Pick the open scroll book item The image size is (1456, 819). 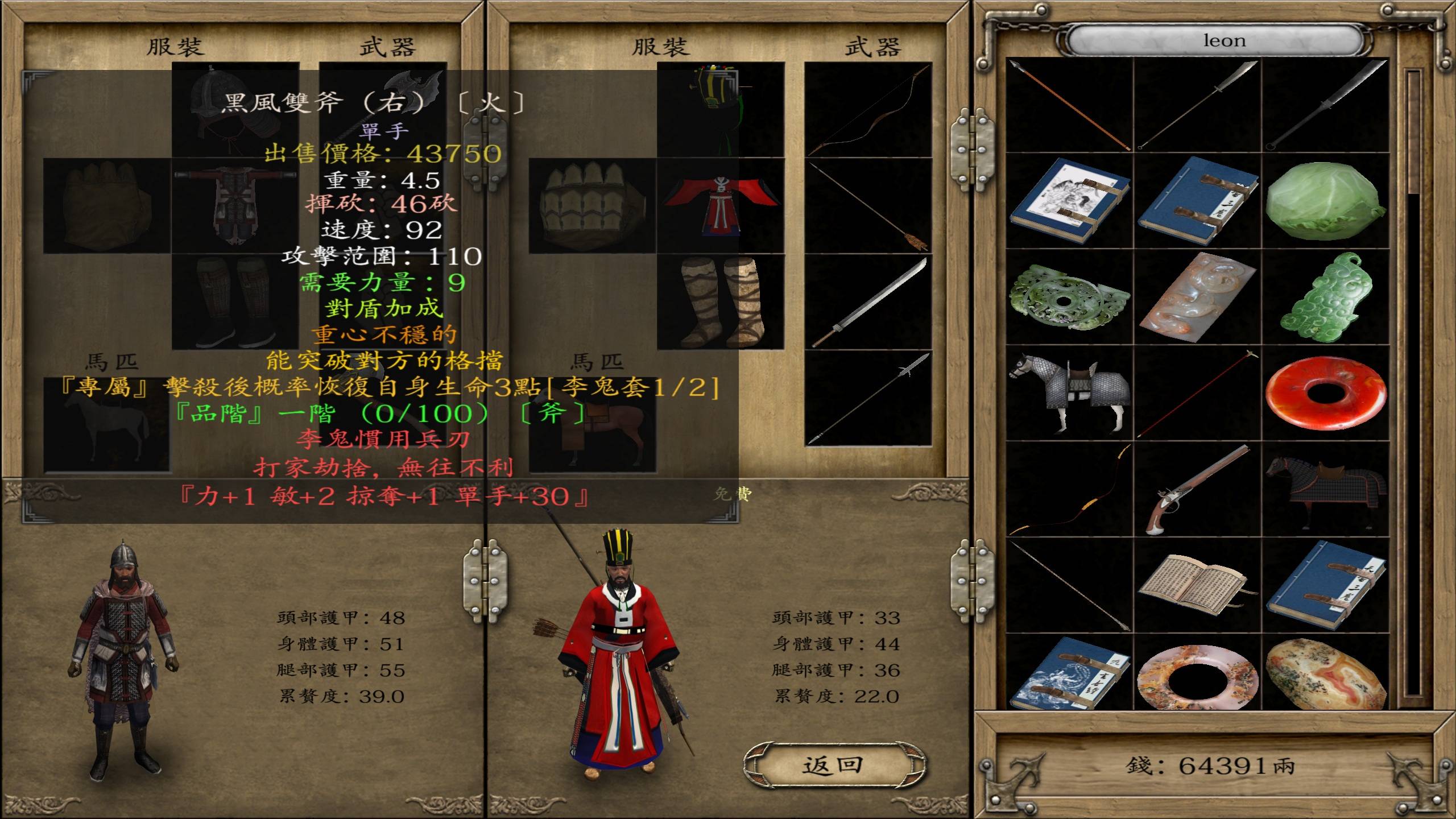[x=1197, y=585]
